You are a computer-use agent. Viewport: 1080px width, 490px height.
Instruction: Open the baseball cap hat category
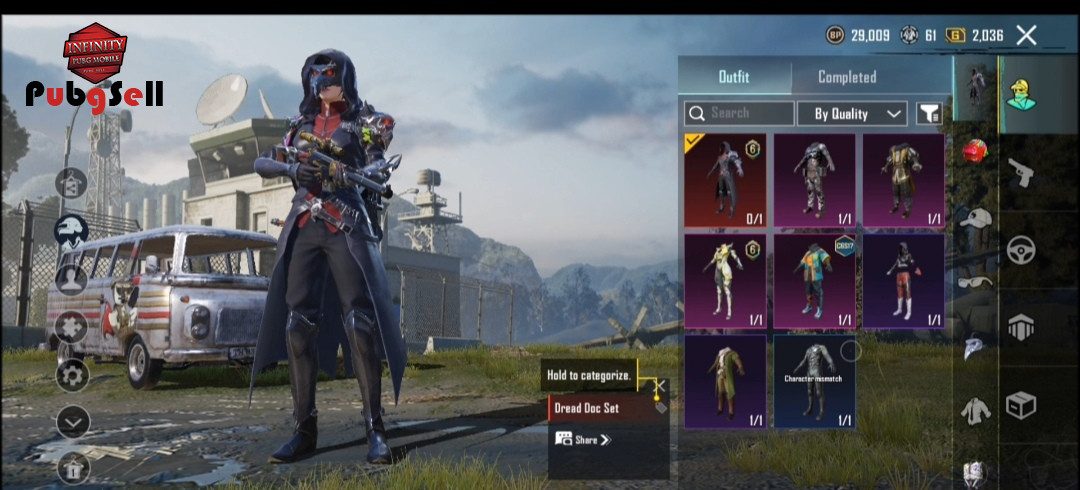pos(975,217)
